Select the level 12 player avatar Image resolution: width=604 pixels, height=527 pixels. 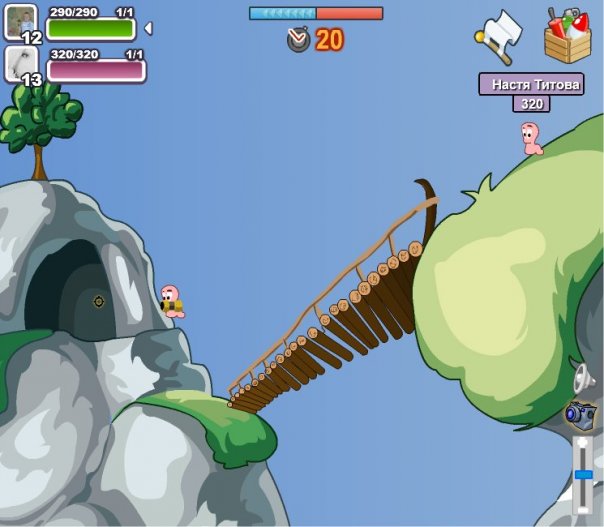point(22,22)
